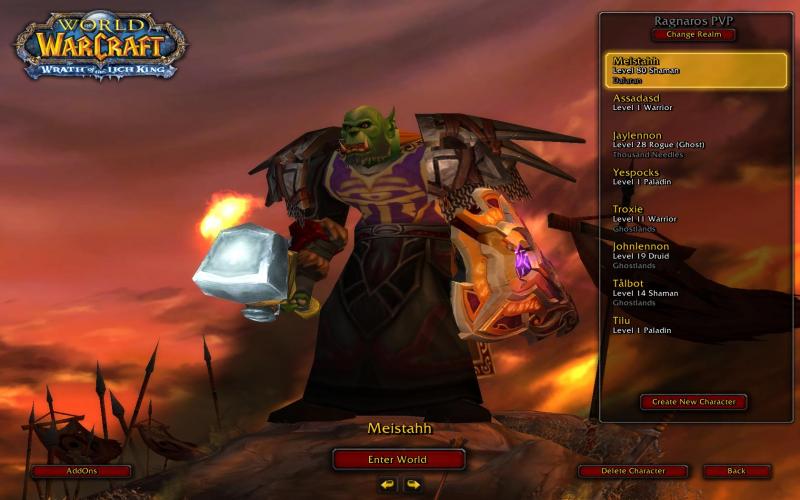Create New Character
Screen dimensions: 800x500
693,402
